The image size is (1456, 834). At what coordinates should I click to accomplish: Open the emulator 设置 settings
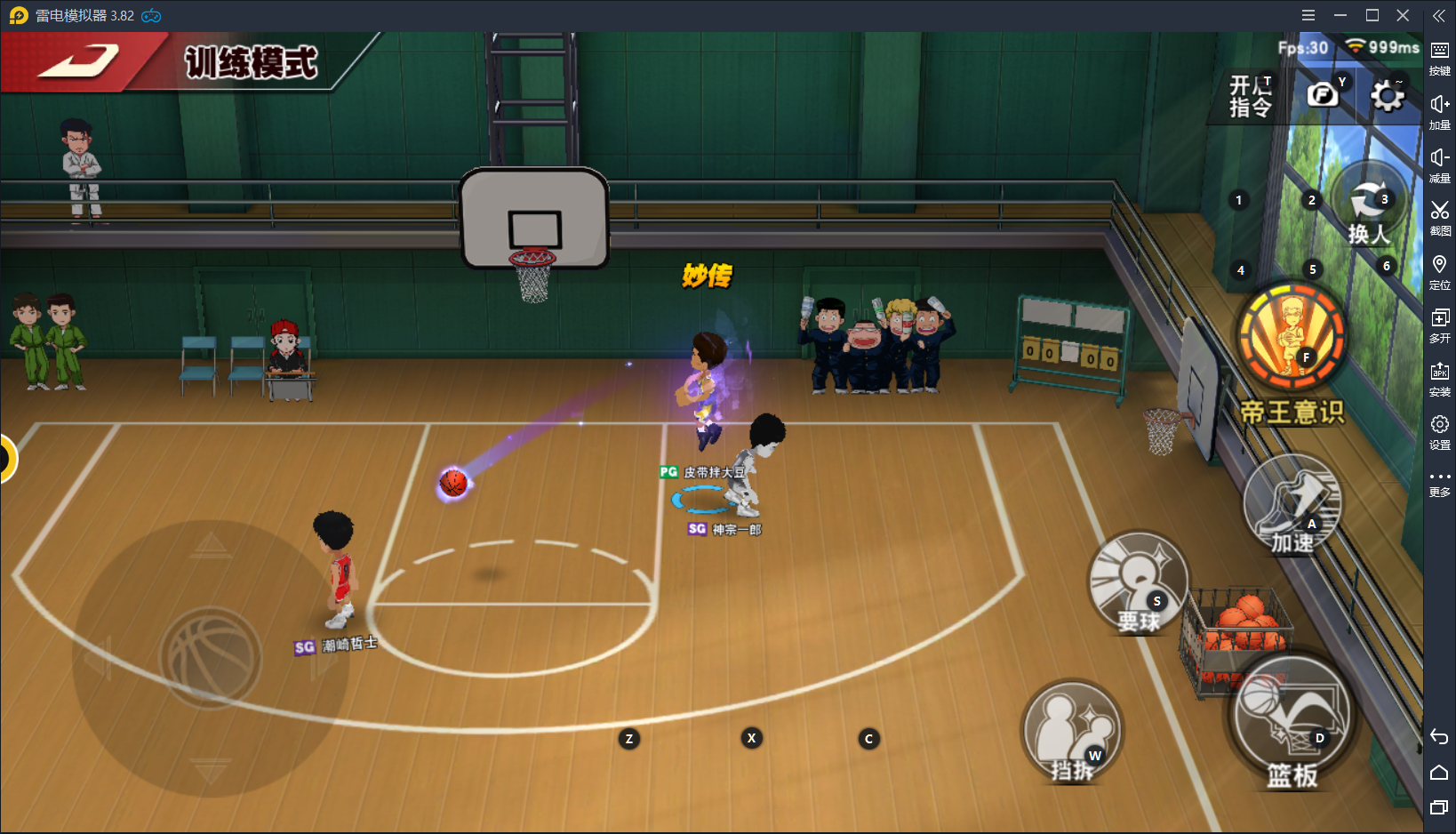1439,430
